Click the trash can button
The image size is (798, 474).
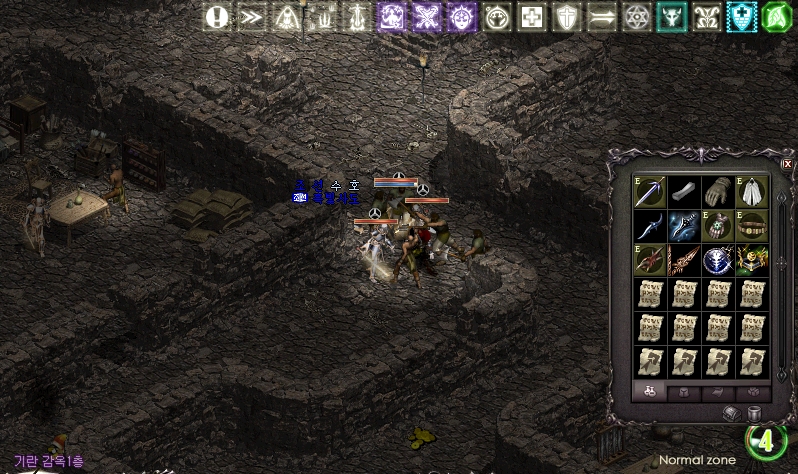coord(753,413)
